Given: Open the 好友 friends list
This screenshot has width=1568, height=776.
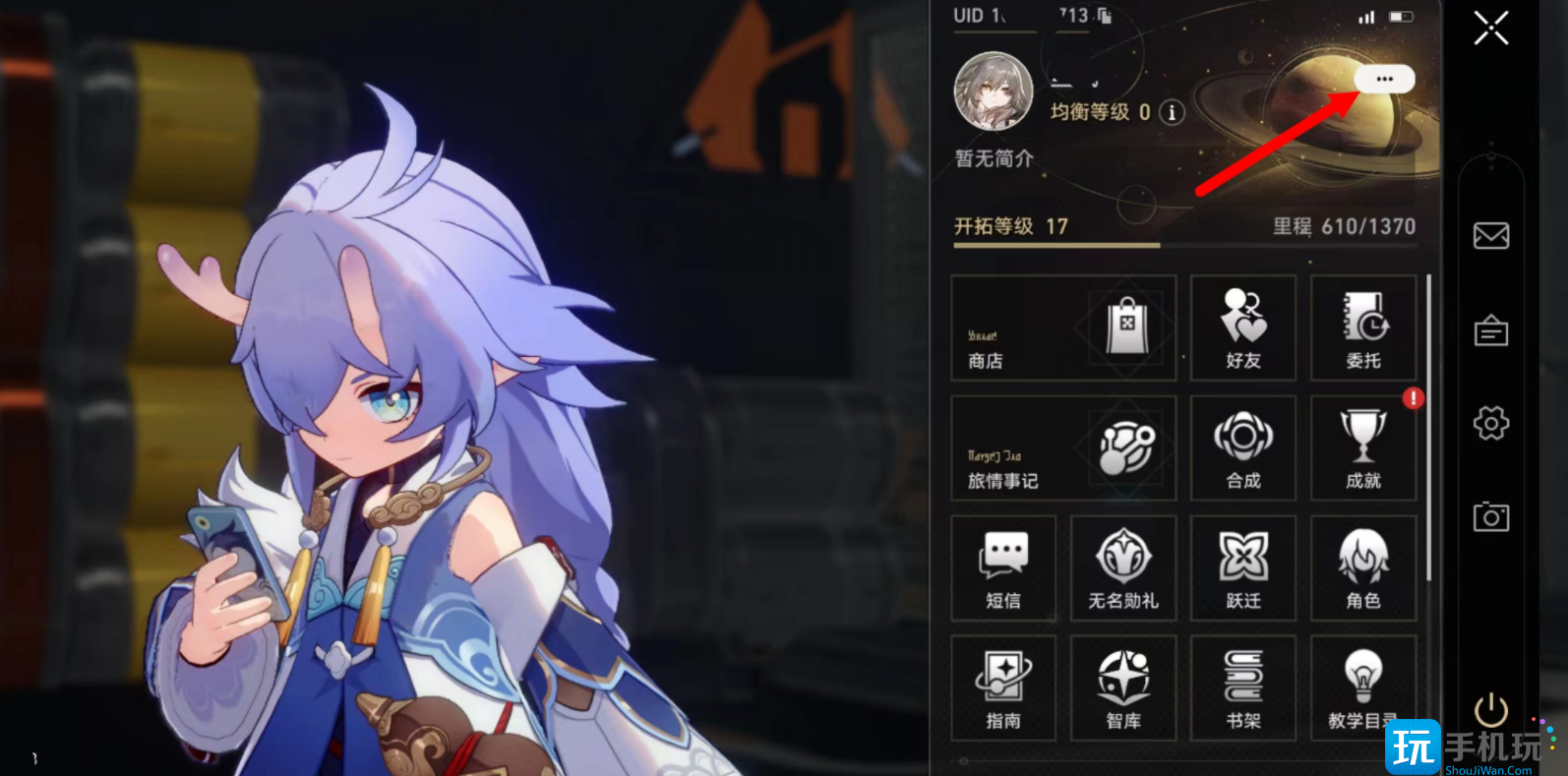Looking at the screenshot, I should pyautogui.click(x=1242, y=328).
